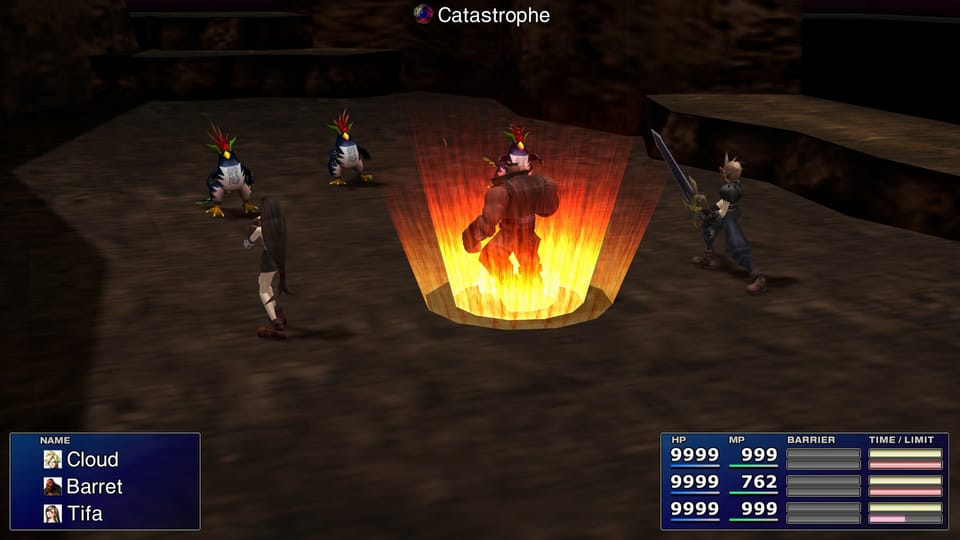Pick Tifa in the party name list
Viewport: 960px width, 540px height.
point(84,514)
